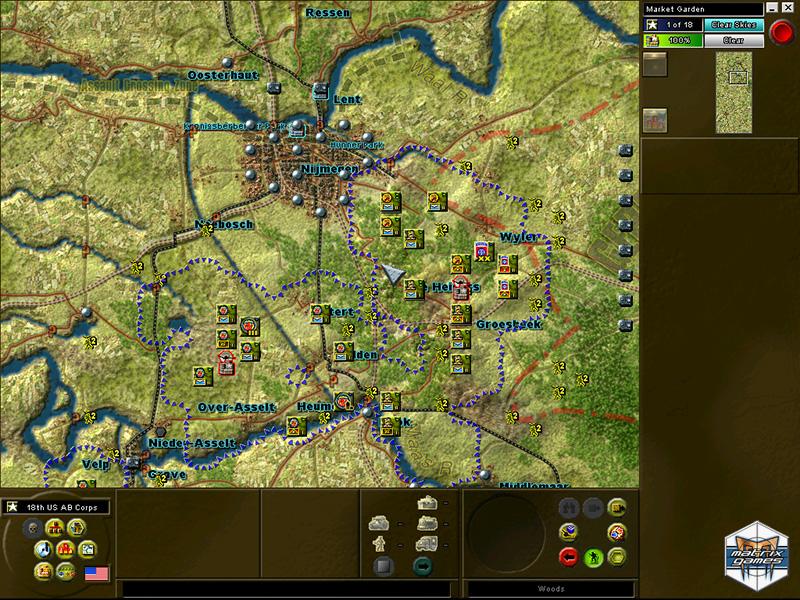800x600 pixels.
Task: Select the 18th US AB Corps label
Action: (x=62, y=507)
